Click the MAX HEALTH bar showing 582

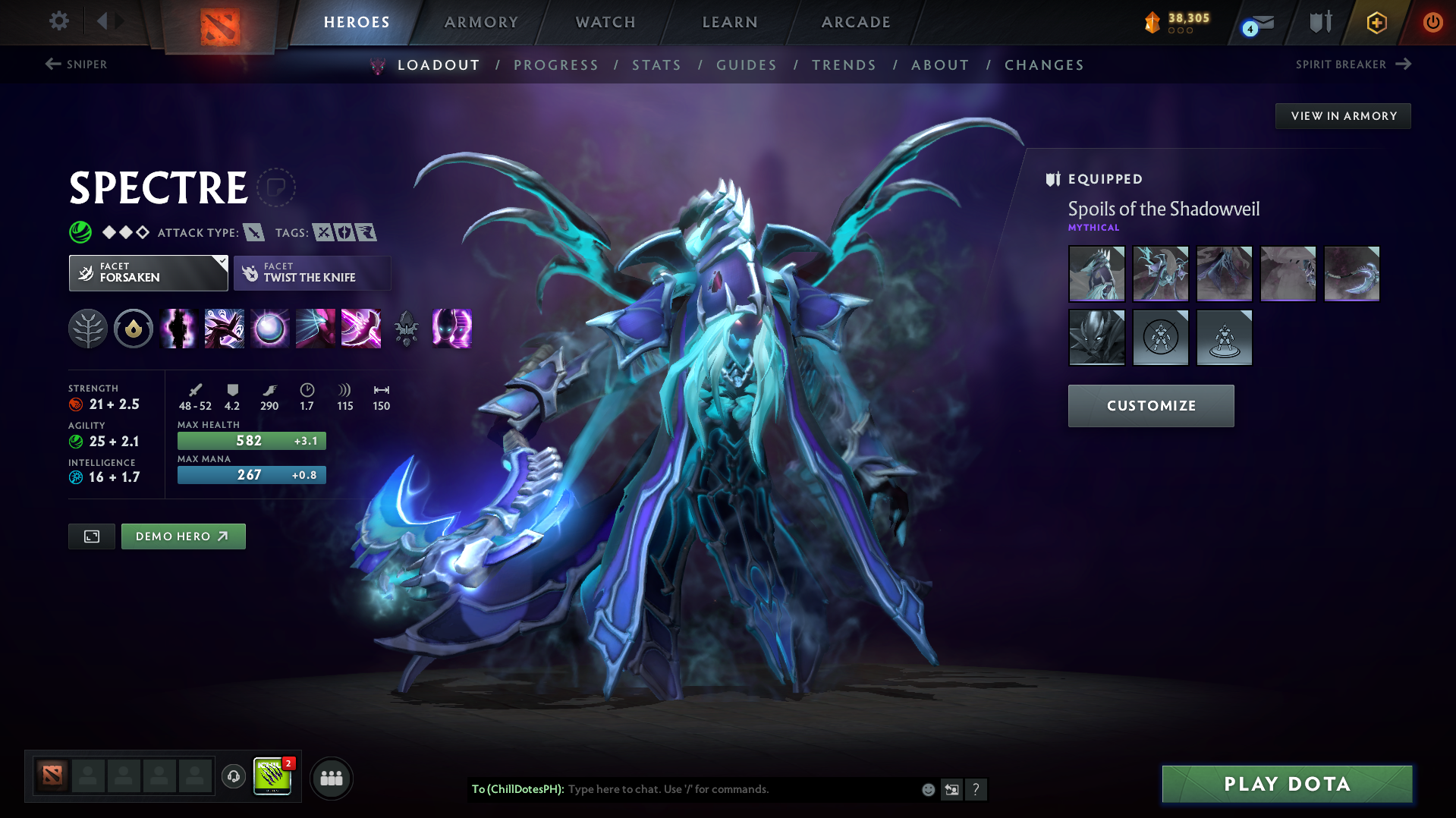pyautogui.click(x=251, y=440)
